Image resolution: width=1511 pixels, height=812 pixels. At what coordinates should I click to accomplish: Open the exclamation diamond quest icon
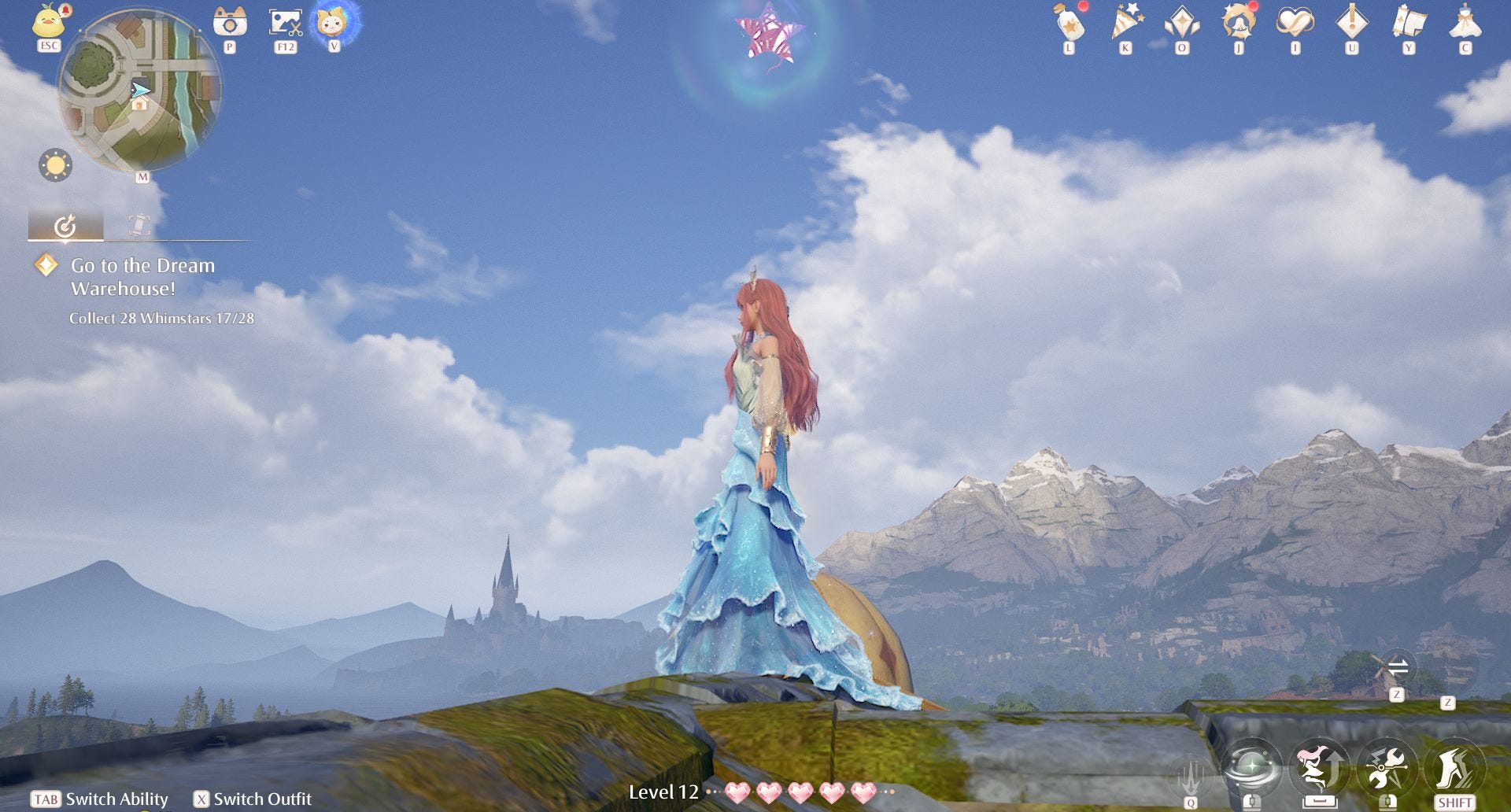pos(1352,23)
